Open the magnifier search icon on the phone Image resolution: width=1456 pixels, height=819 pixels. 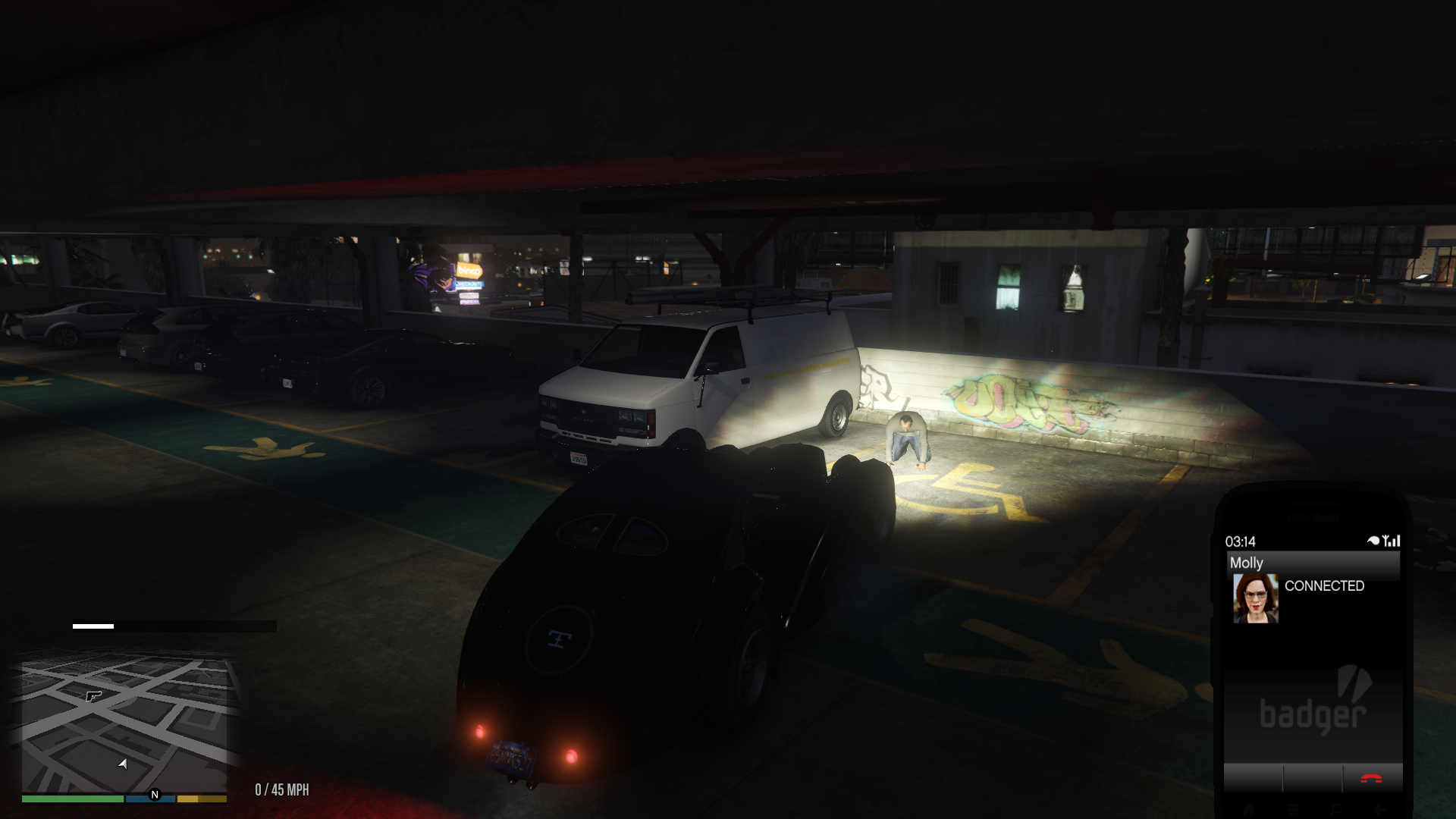(x=1335, y=808)
